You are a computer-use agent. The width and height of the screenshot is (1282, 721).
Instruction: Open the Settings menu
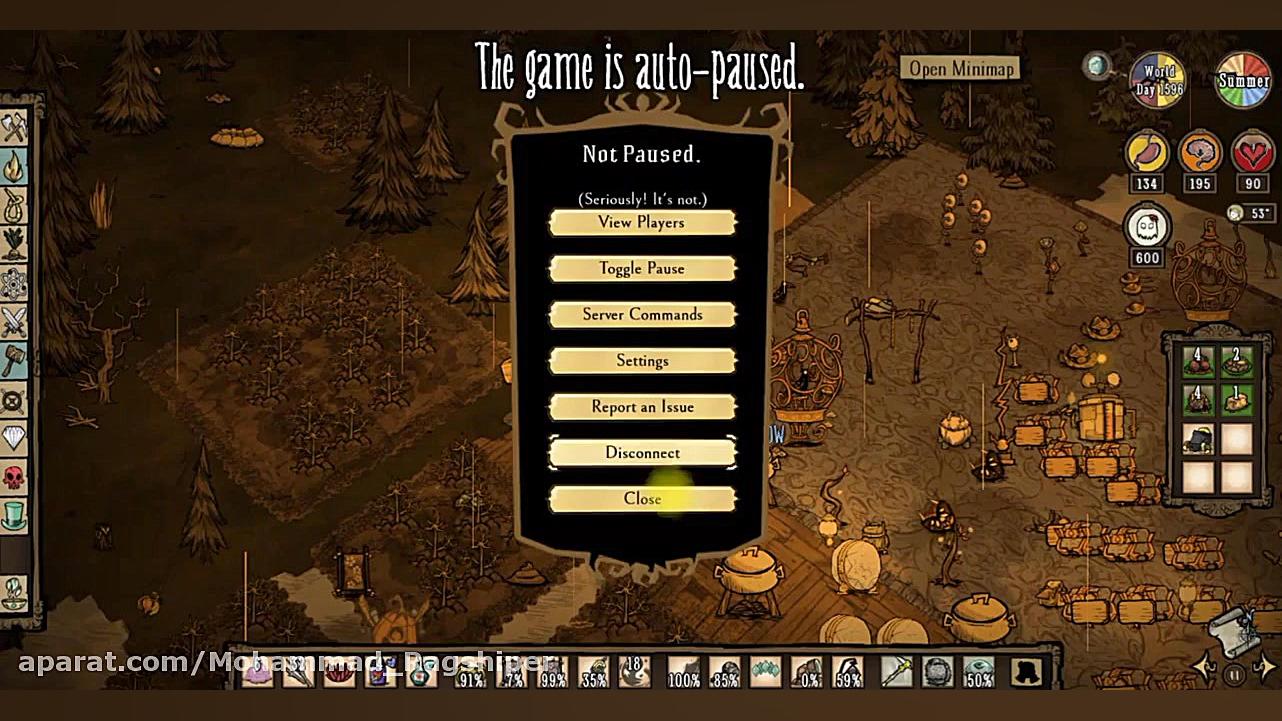coord(642,361)
